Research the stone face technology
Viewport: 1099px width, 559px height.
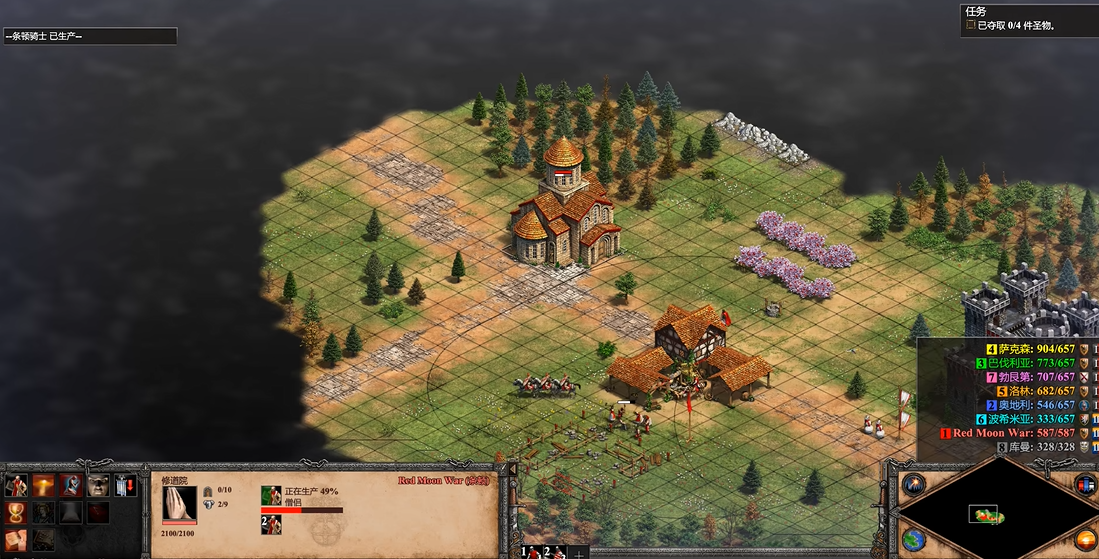coord(98,486)
